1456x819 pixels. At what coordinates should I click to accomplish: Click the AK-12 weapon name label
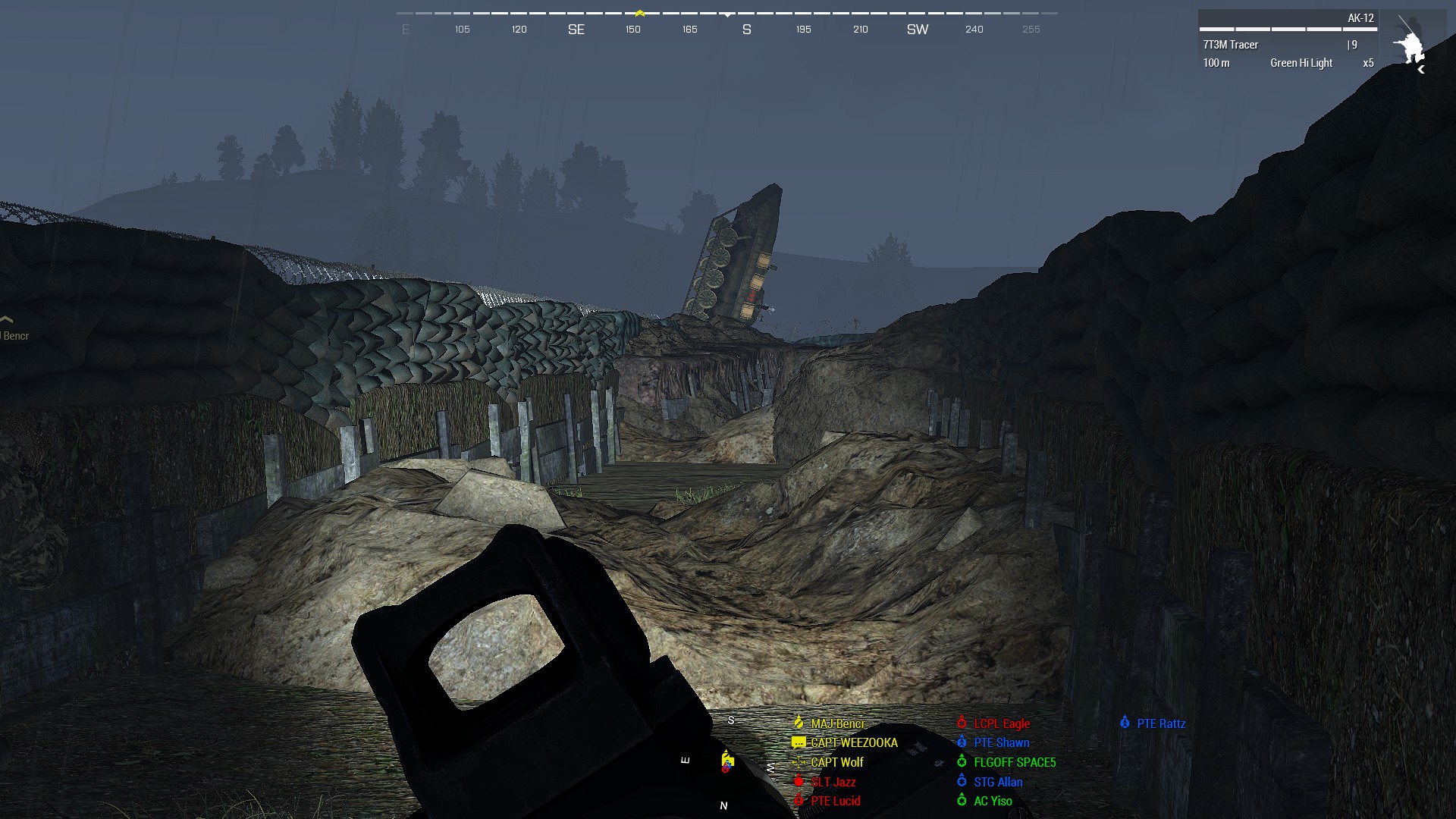[1361, 19]
